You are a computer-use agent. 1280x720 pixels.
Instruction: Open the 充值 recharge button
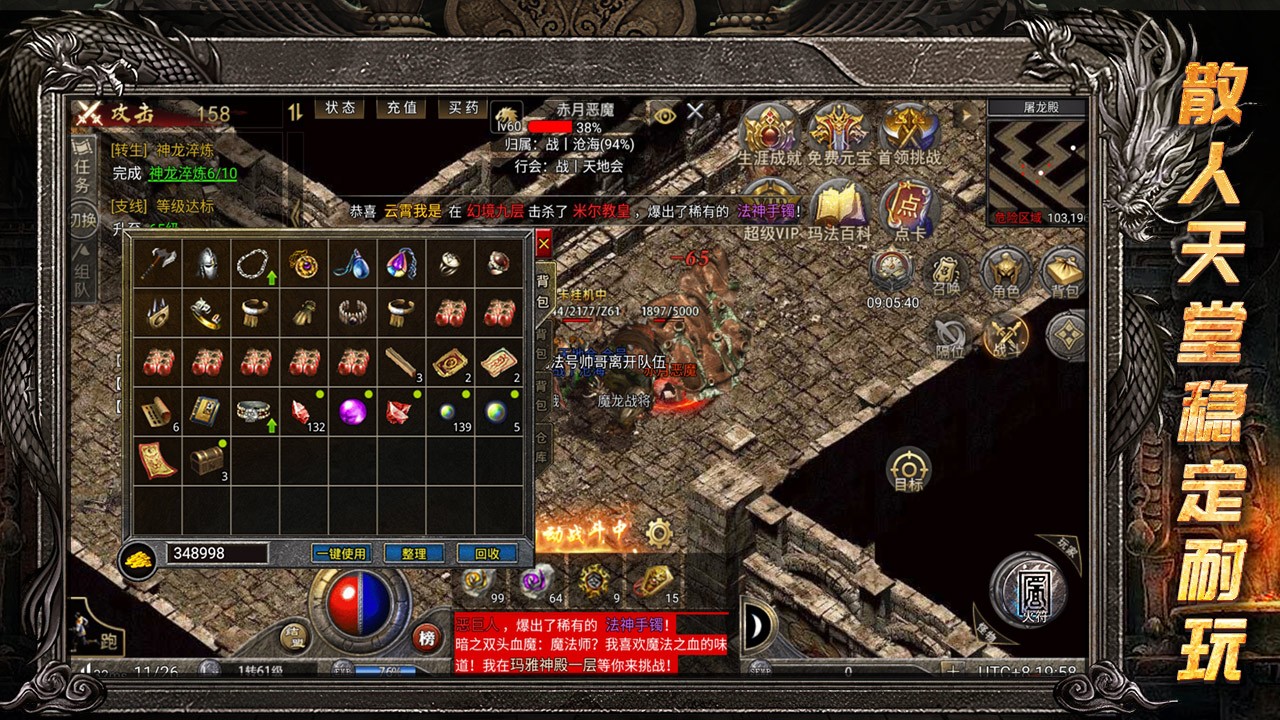(402, 108)
